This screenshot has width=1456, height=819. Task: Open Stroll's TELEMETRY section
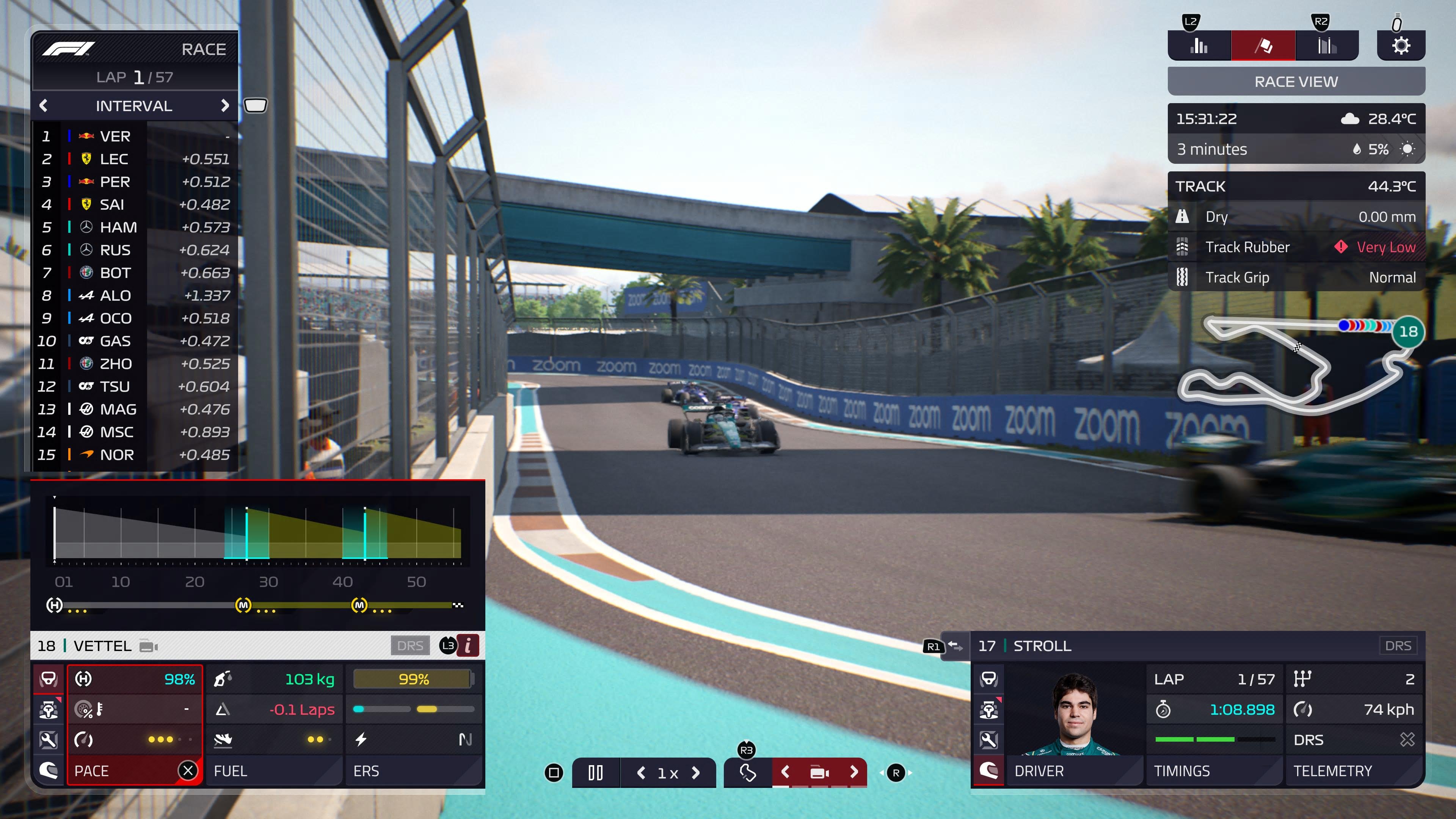click(1332, 770)
